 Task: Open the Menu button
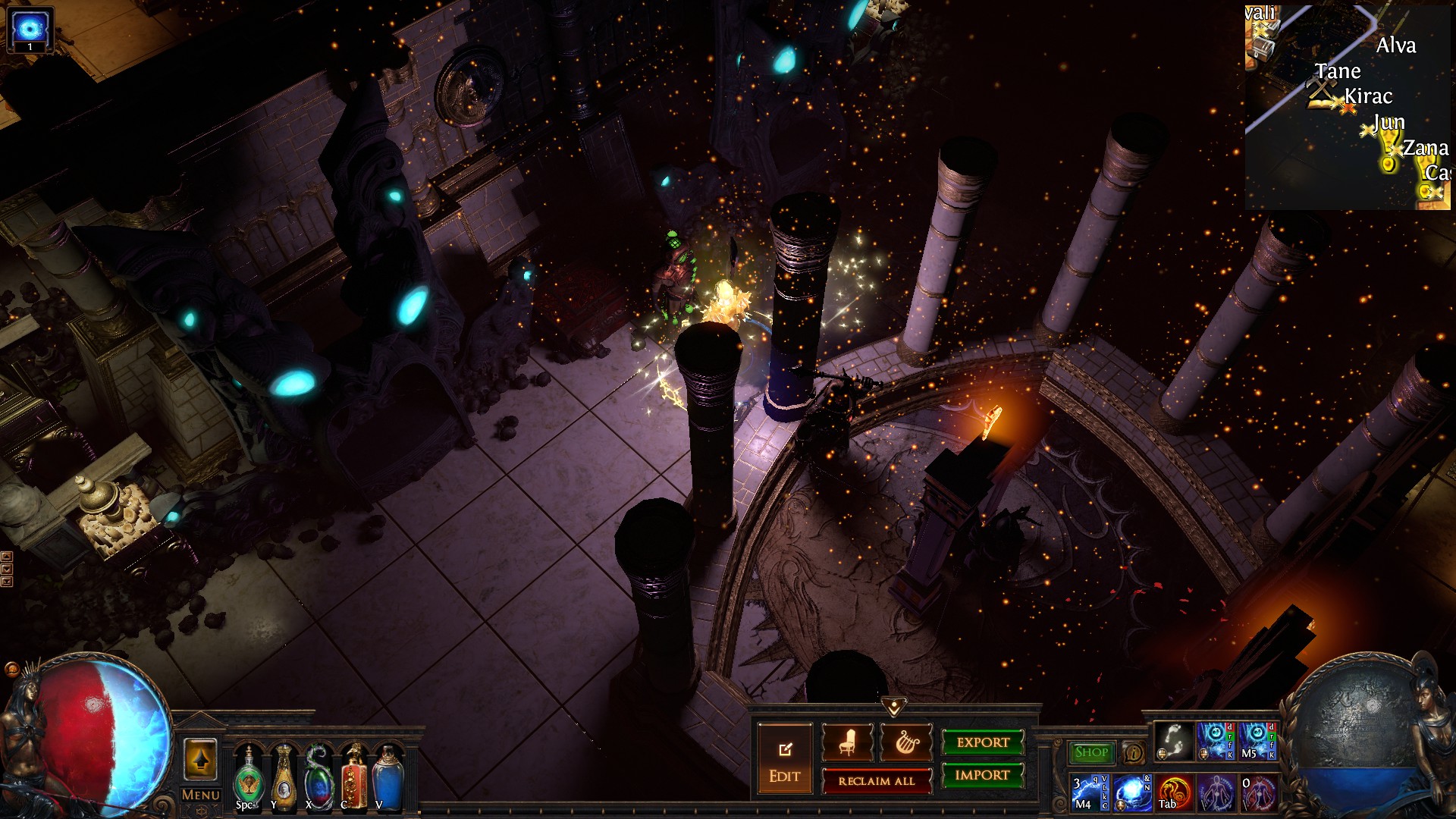tap(201, 795)
